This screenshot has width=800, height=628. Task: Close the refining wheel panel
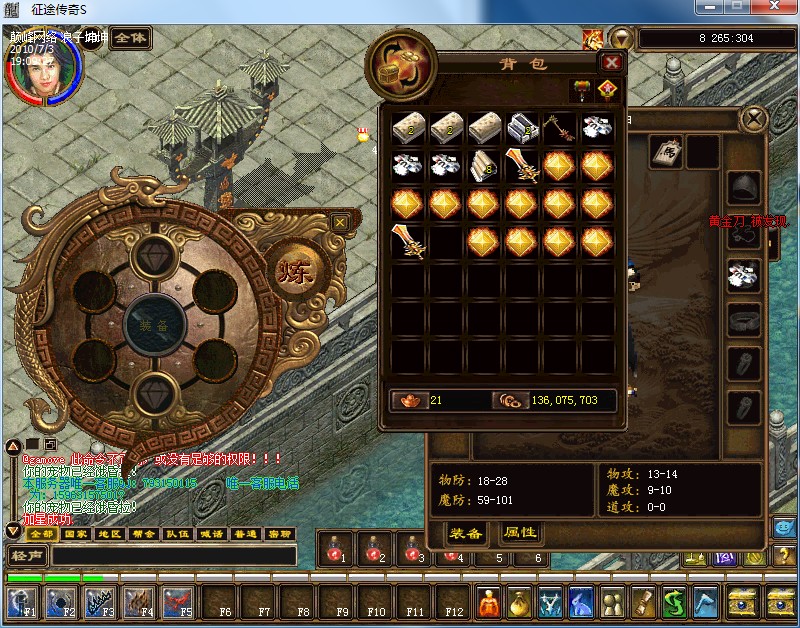click(340, 222)
